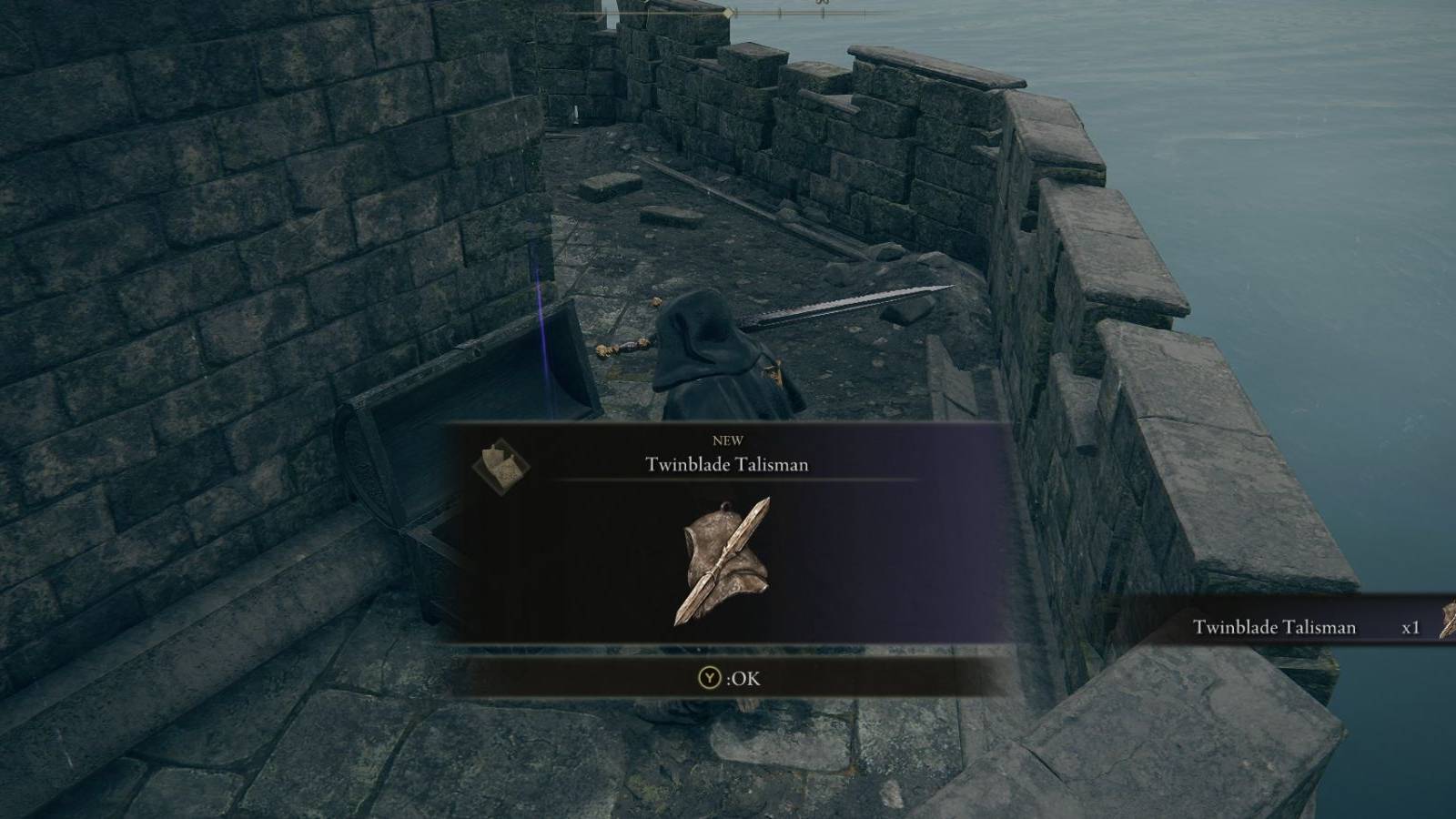Select the heading number on the compass

tap(823, 4)
